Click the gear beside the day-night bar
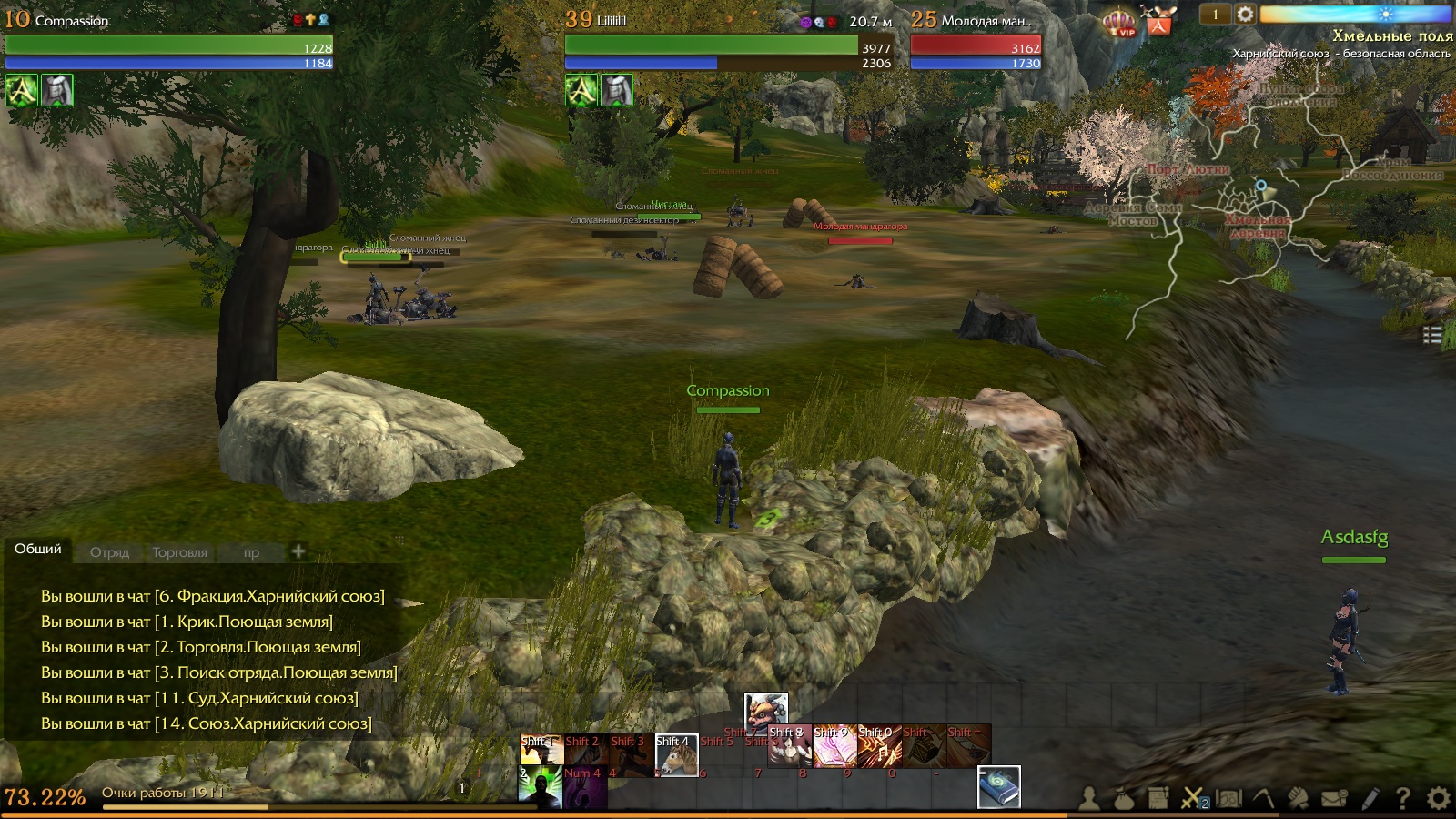This screenshot has height=819, width=1456. tap(1245, 14)
